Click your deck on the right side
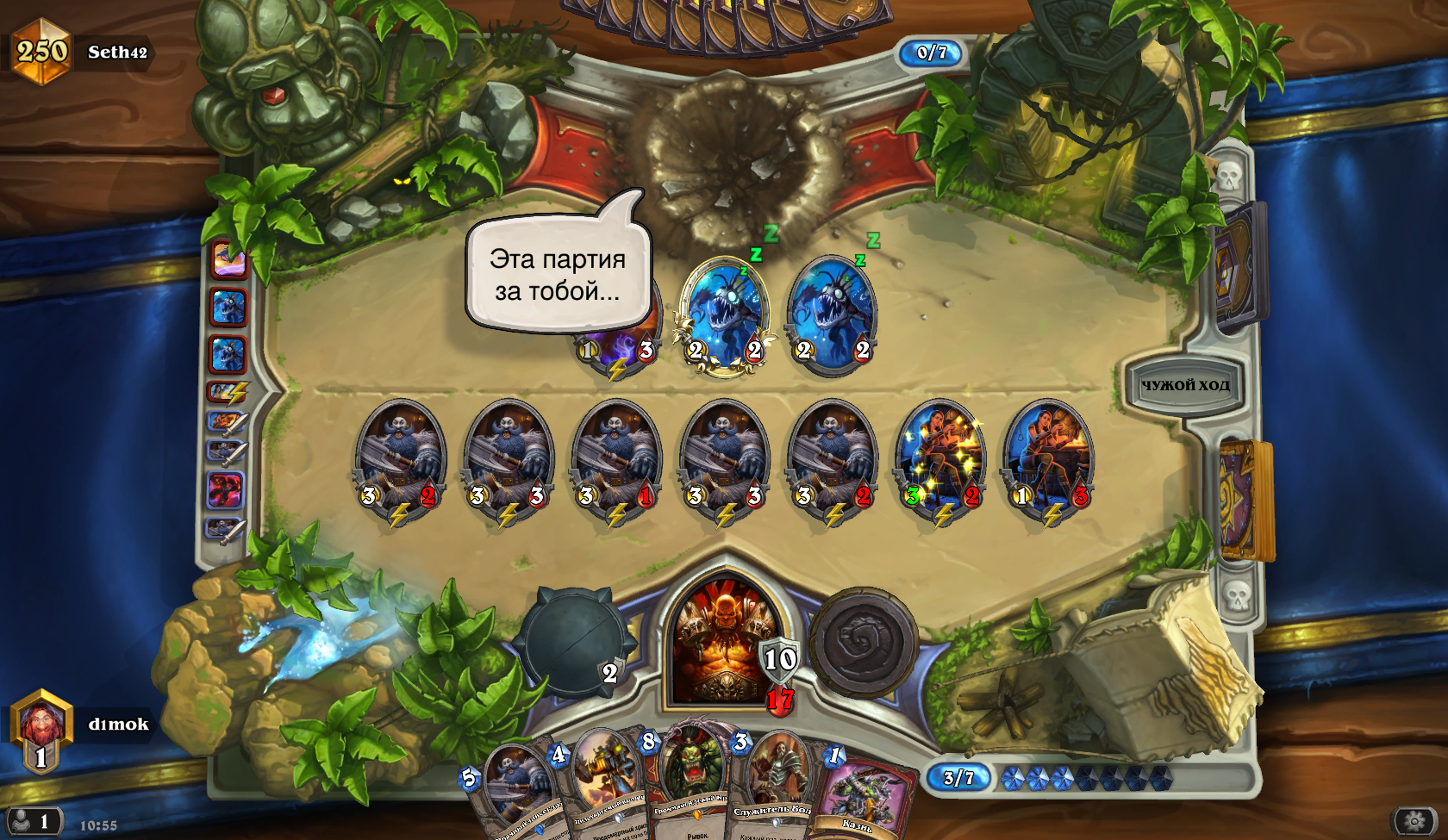Viewport: 1448px width, 840px height. point(1245,500)
